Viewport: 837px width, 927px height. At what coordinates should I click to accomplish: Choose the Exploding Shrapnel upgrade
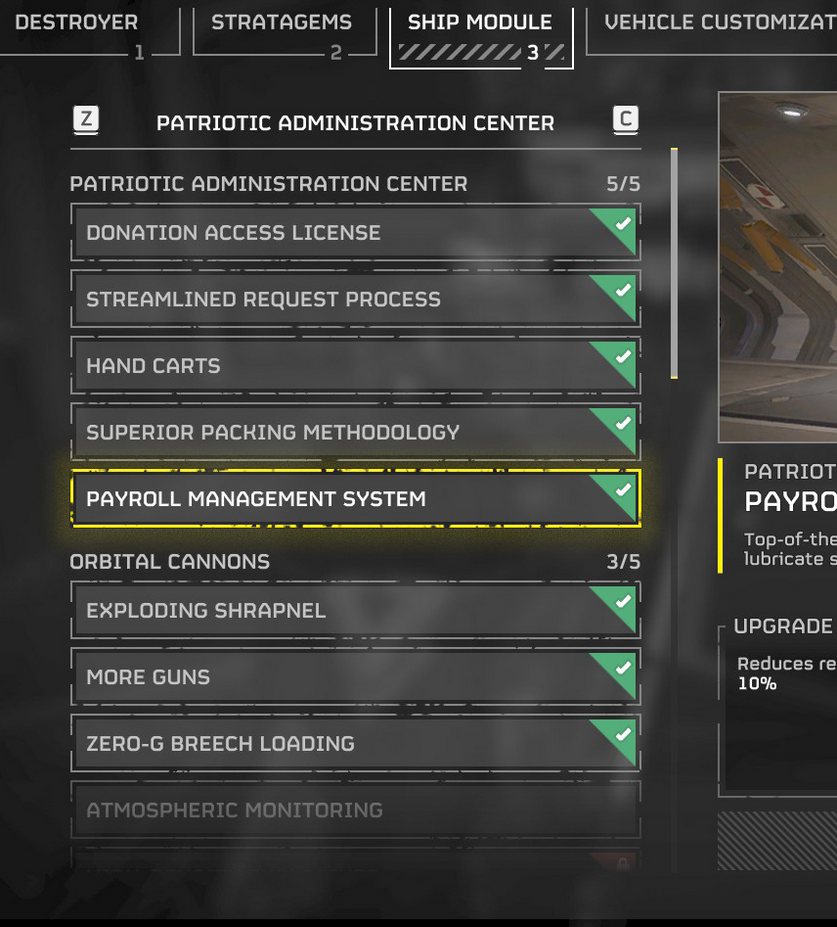tap(355, 610)
